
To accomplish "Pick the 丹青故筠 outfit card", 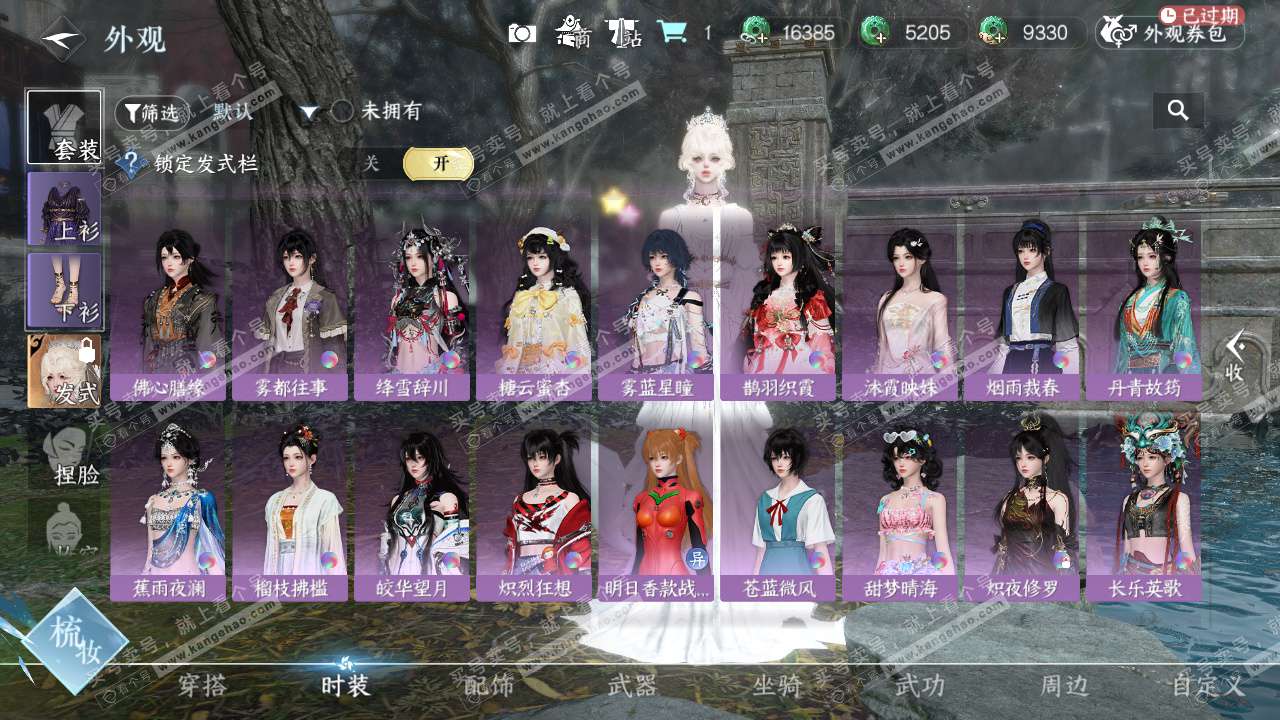I will (x=1145, y=310).
